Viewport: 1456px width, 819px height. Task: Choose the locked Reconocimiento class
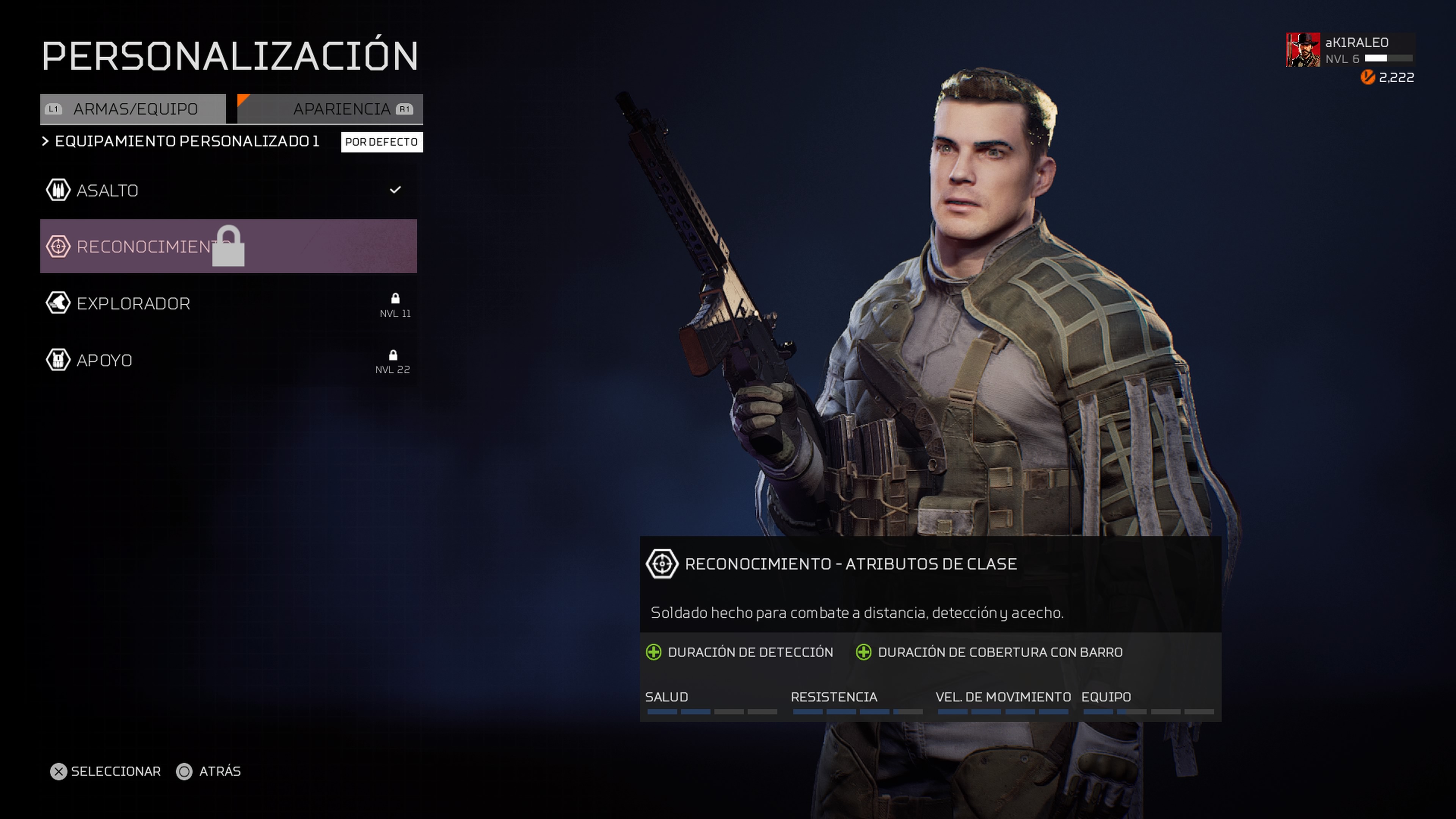(x=228, y=246)
